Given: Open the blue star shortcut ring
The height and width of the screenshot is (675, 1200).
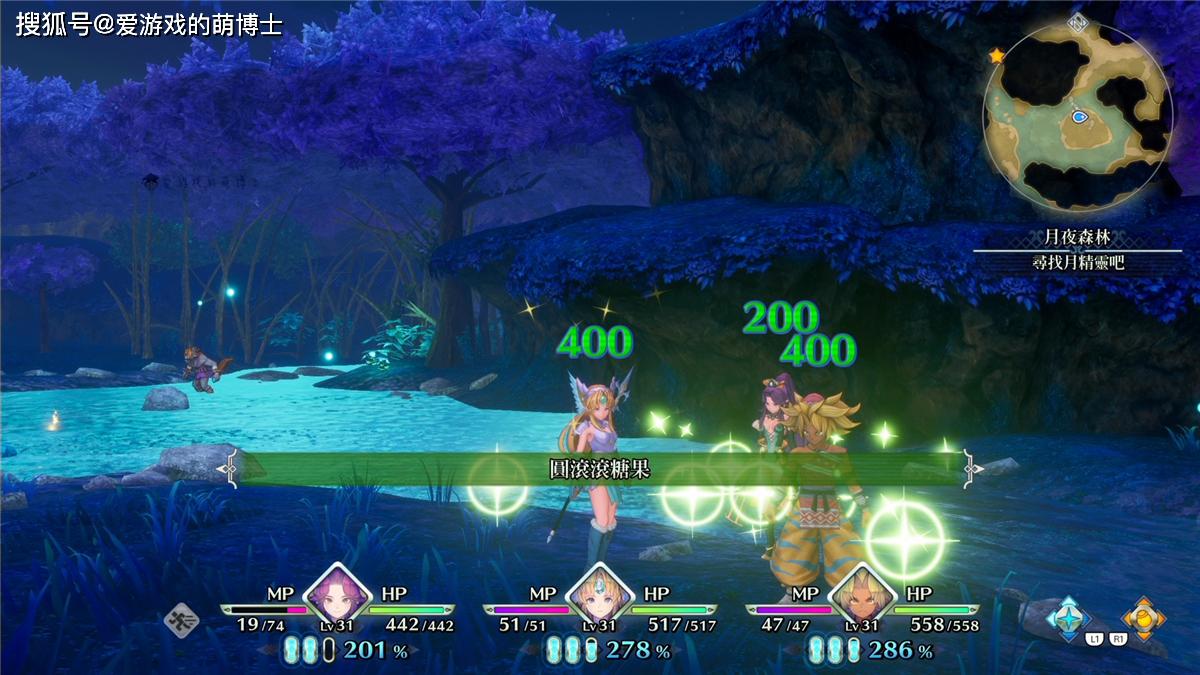Looking at the screenshot, I should (x=1070, y=617).
